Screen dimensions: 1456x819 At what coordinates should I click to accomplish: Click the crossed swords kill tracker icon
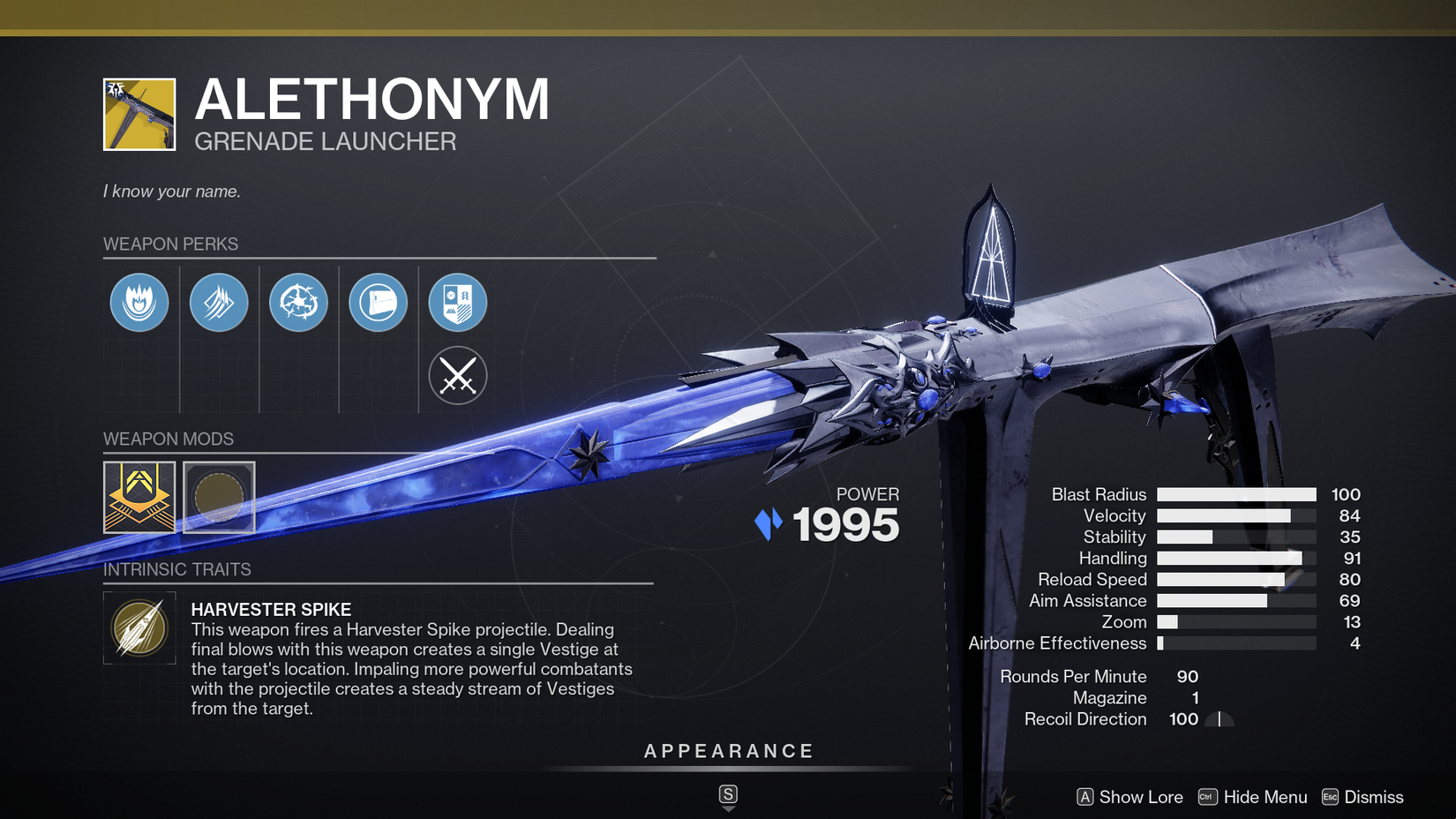457,375
